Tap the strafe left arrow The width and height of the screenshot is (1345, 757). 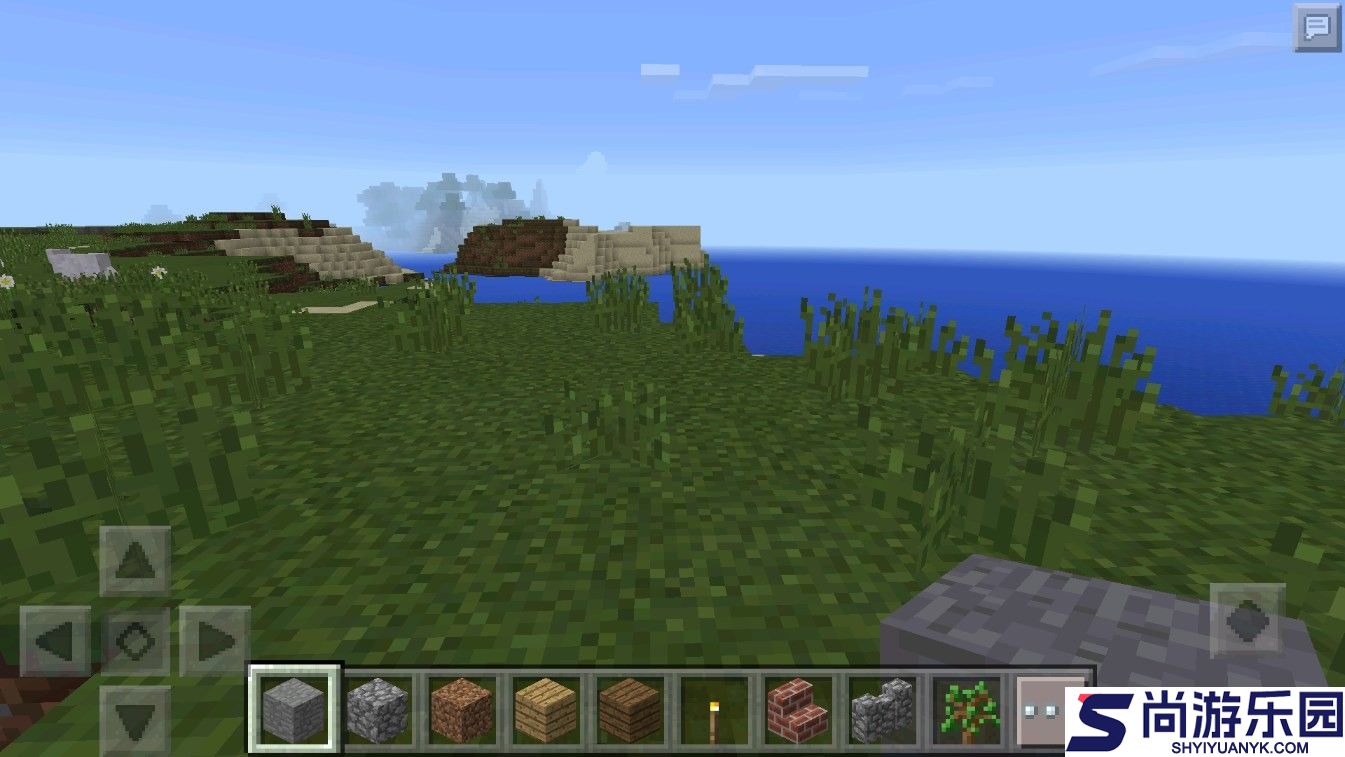coord(55,641)
